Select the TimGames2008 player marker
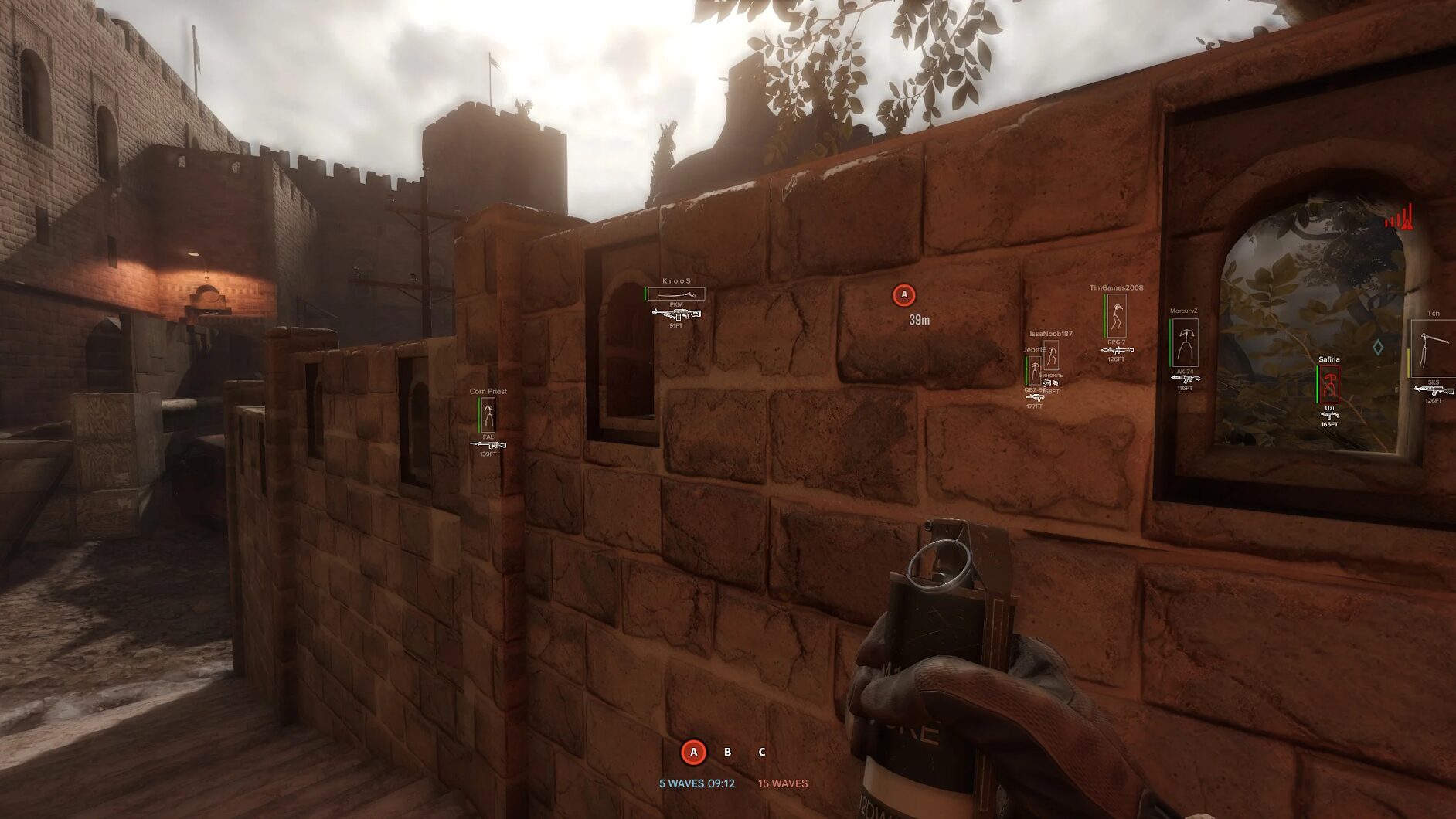The image size is (1456, 819). point(1116,315)
